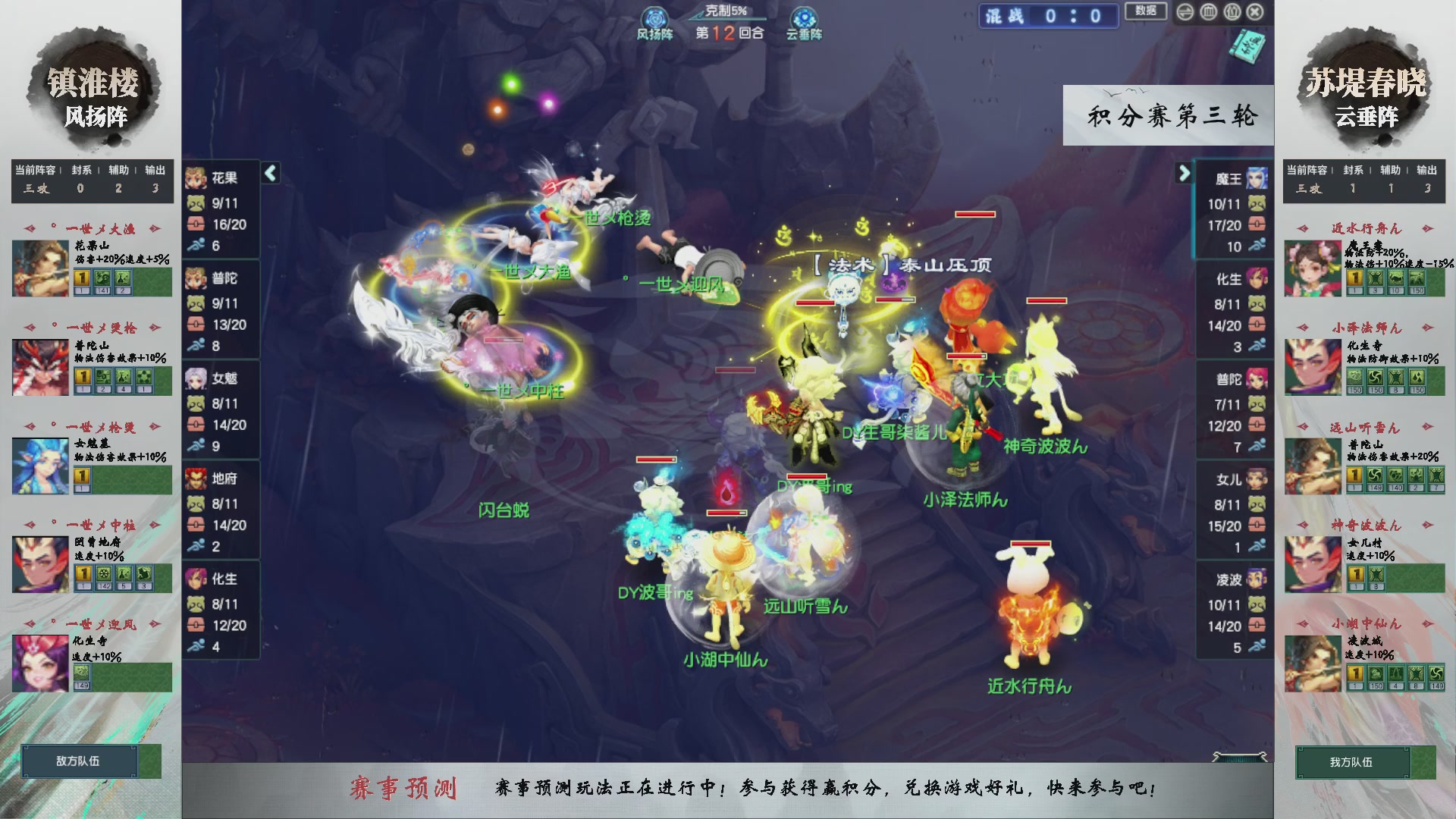Image resolution: width=1456 pixels, height=819 pixels.
Task: Open the teal strategy scroll below the toolbar
Action: click(1248, 45)
